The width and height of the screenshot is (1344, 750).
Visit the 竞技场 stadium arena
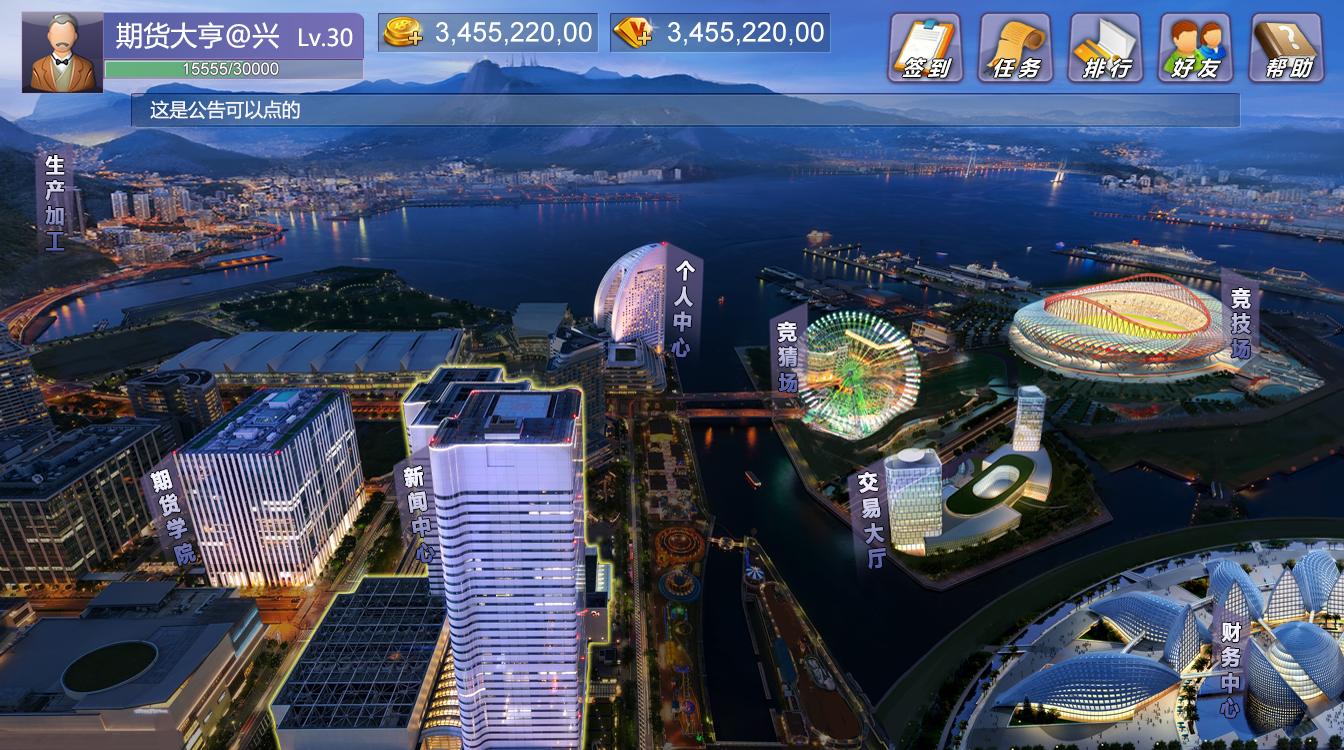click(x=1240, y=323)
